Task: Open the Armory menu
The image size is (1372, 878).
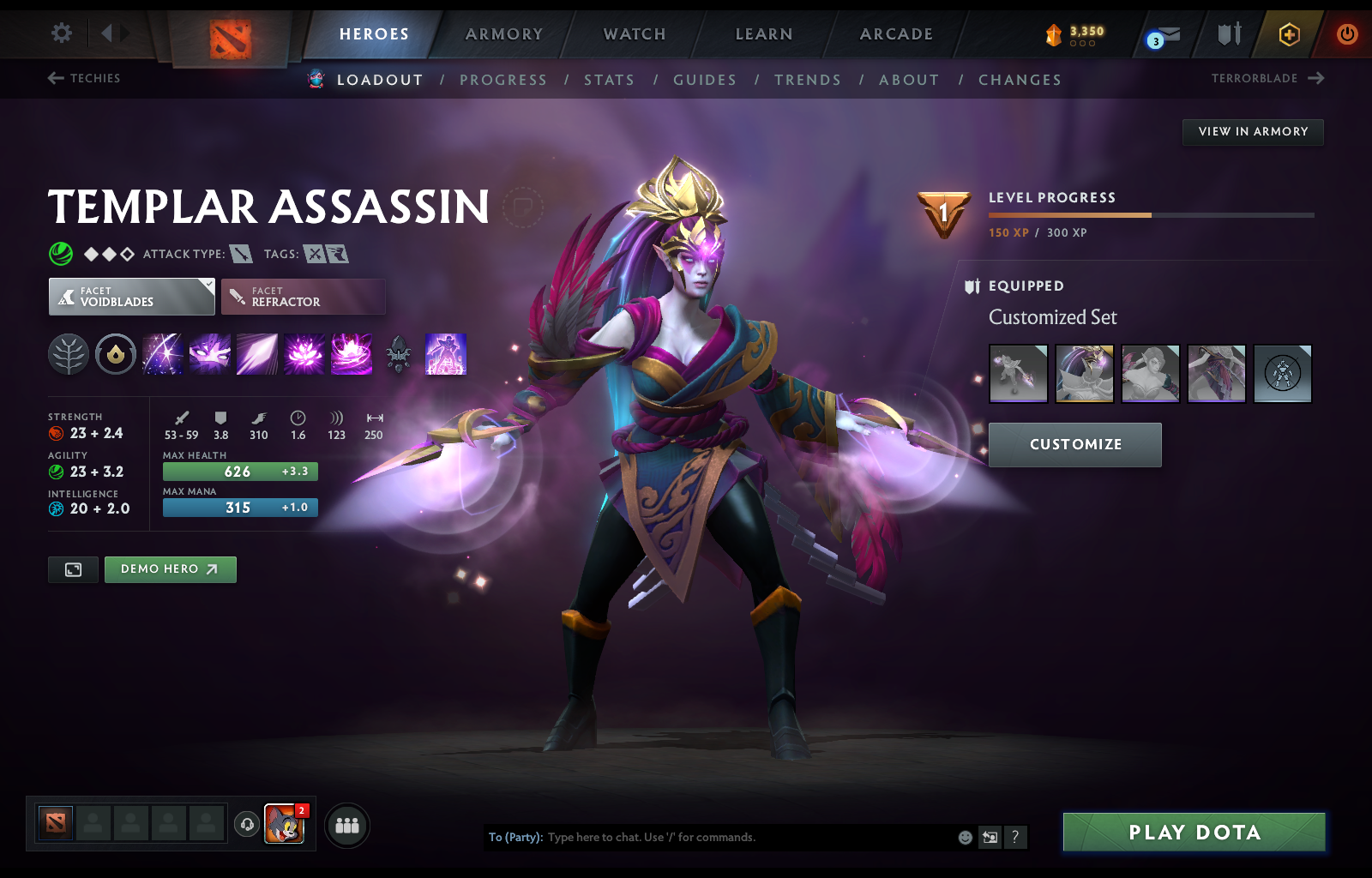Action: point(503,34)
